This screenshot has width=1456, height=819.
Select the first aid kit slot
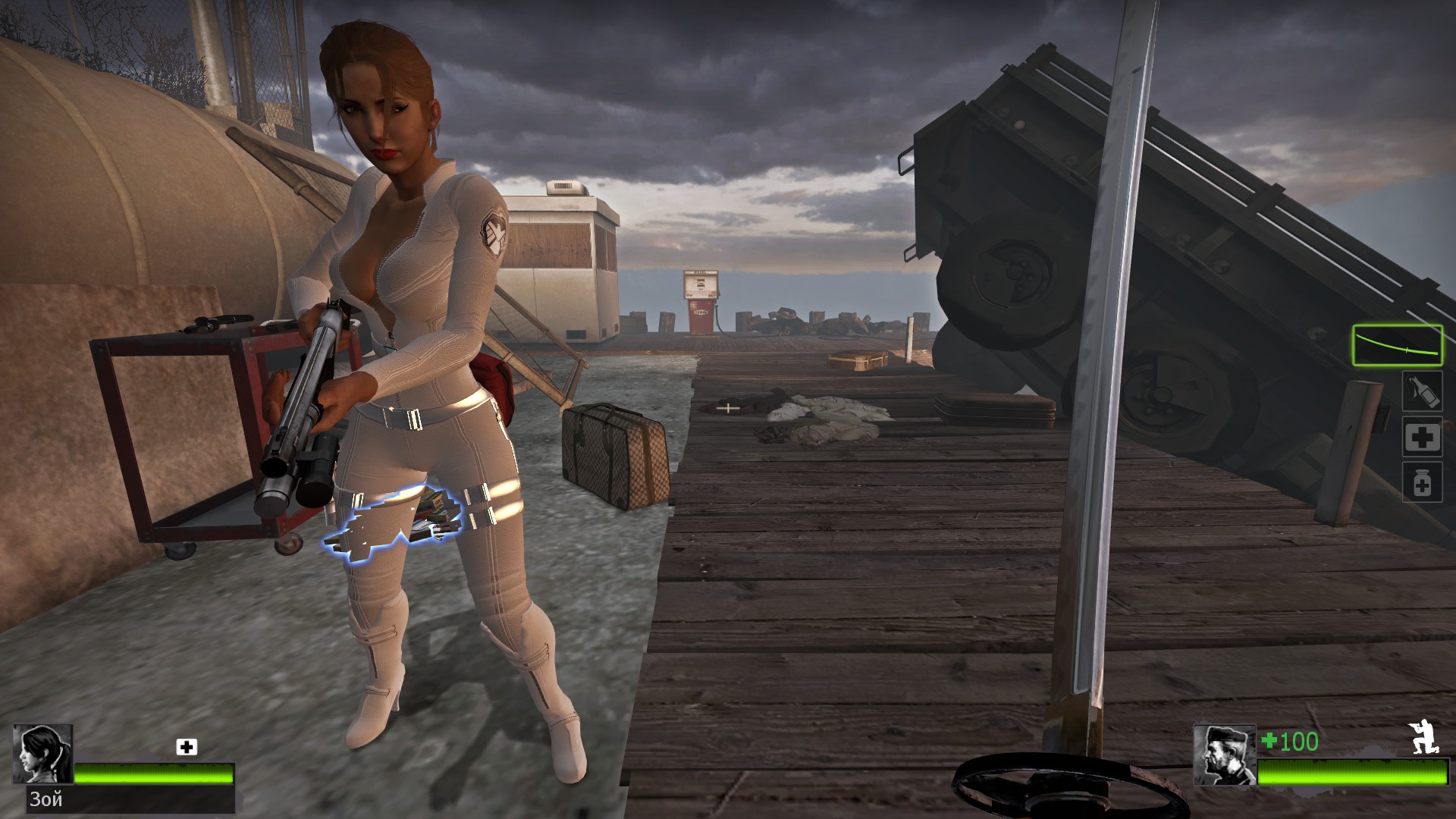(x=1422, y=437)
